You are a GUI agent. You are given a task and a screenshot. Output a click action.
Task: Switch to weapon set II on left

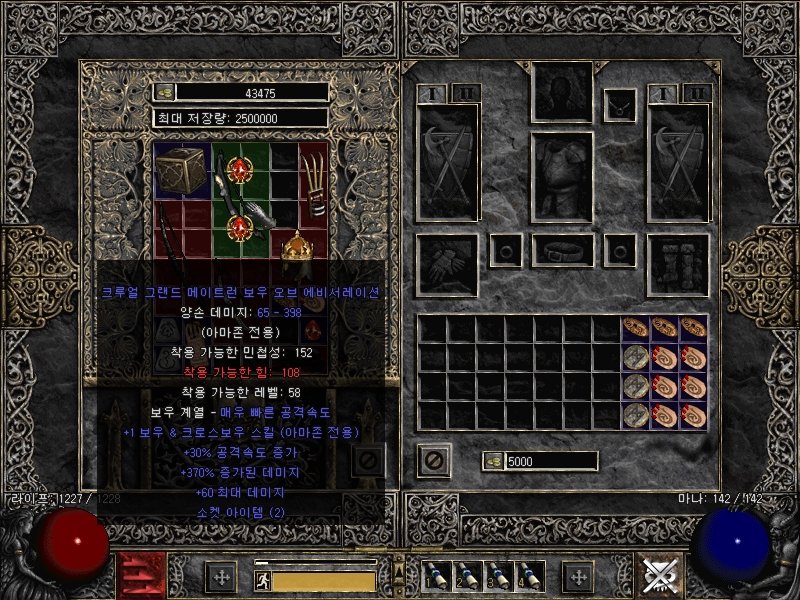463,94
